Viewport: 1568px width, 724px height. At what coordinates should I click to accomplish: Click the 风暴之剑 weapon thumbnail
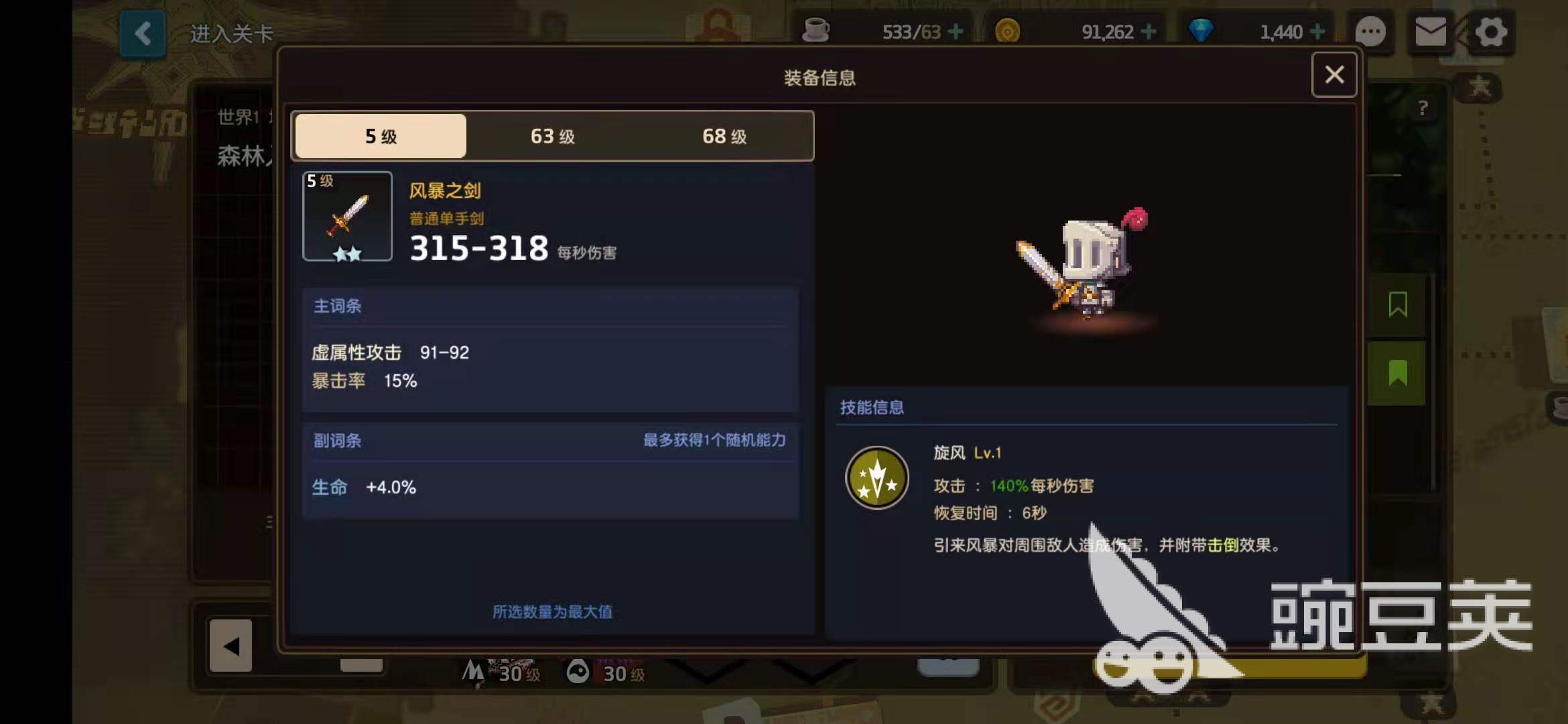pyautogui.click(x=347, y=216)
